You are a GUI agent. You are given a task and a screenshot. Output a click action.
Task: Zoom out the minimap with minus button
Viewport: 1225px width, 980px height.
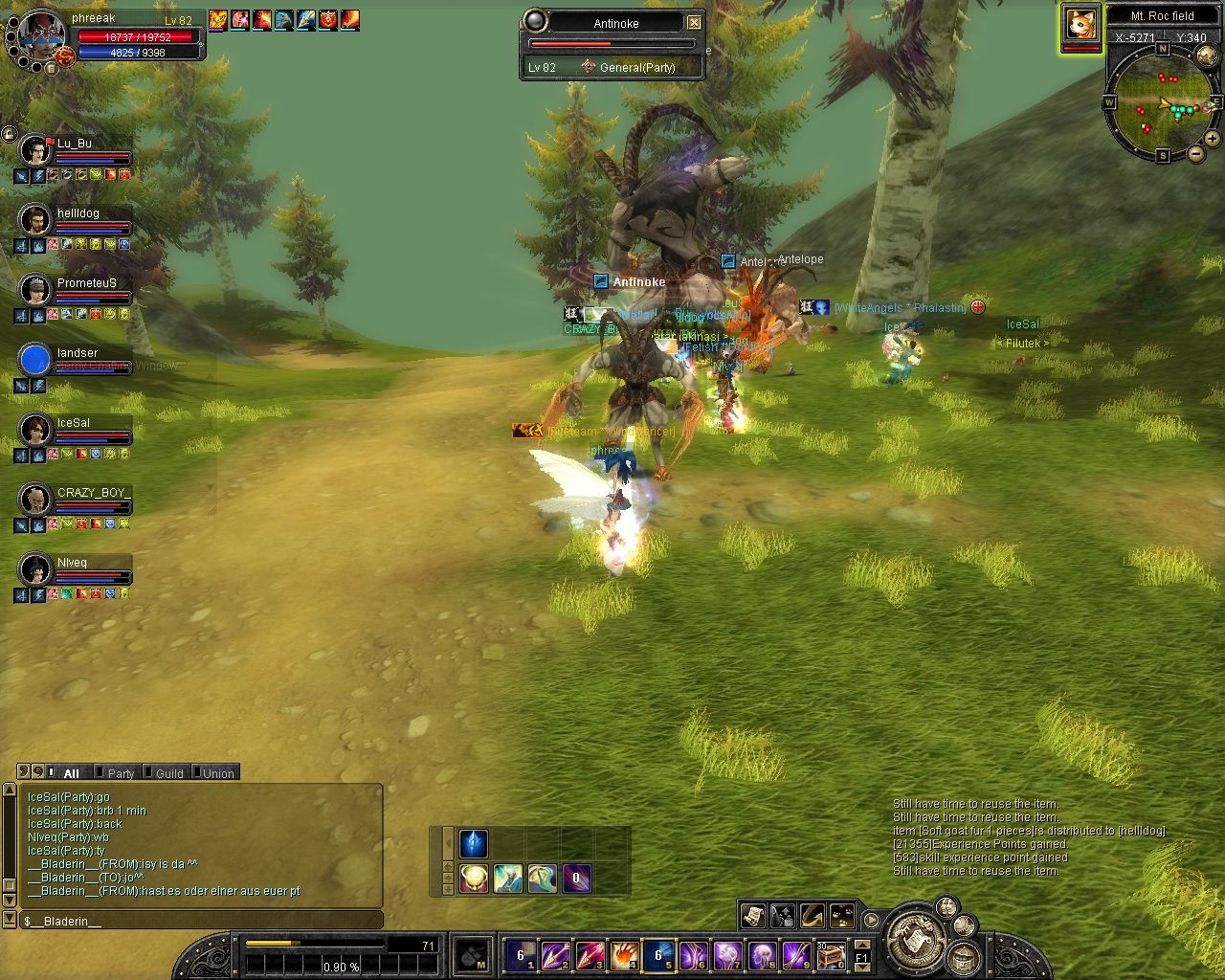1194,155
